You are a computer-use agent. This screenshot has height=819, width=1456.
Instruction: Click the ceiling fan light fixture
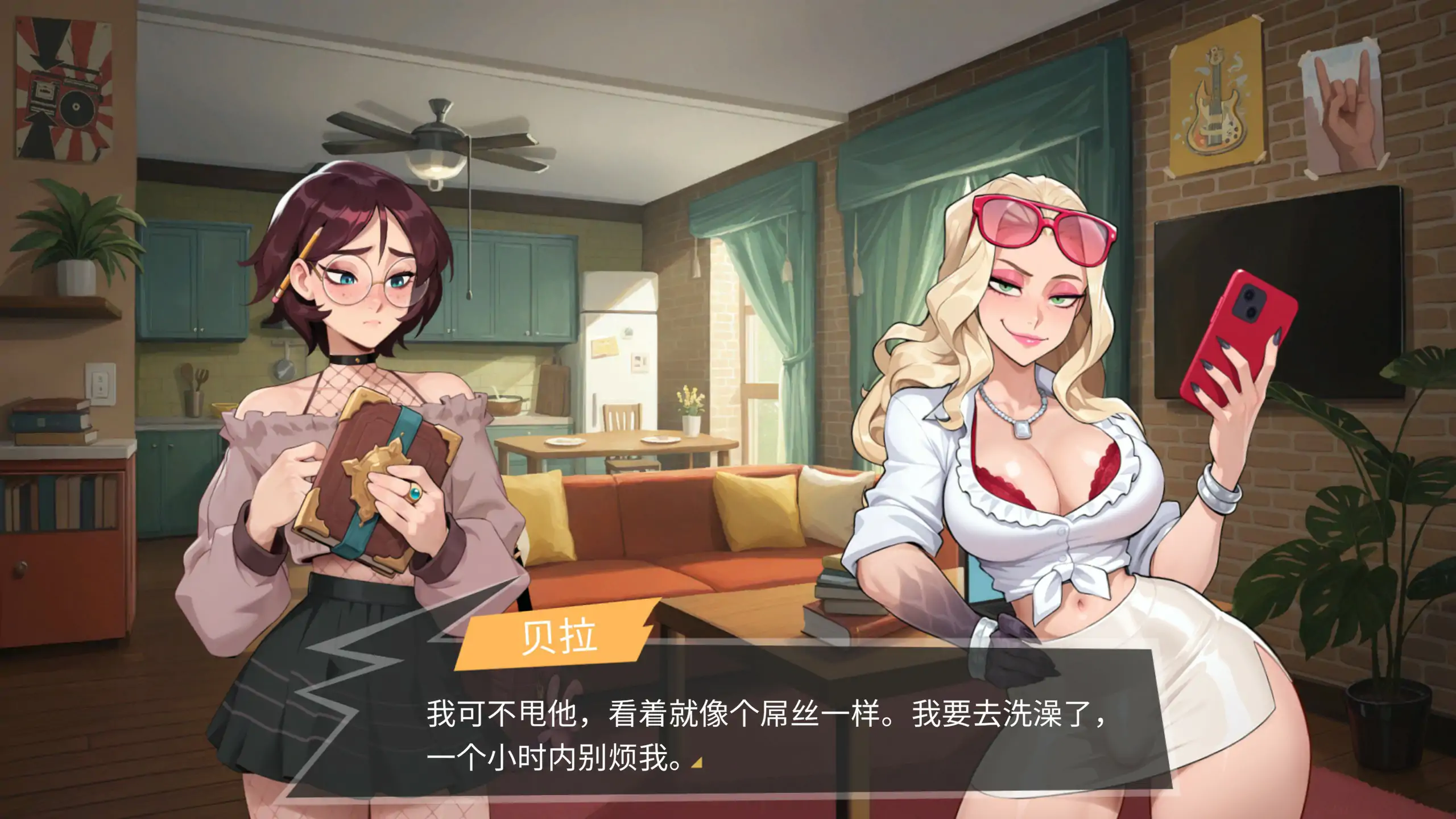tap(435, 165)
